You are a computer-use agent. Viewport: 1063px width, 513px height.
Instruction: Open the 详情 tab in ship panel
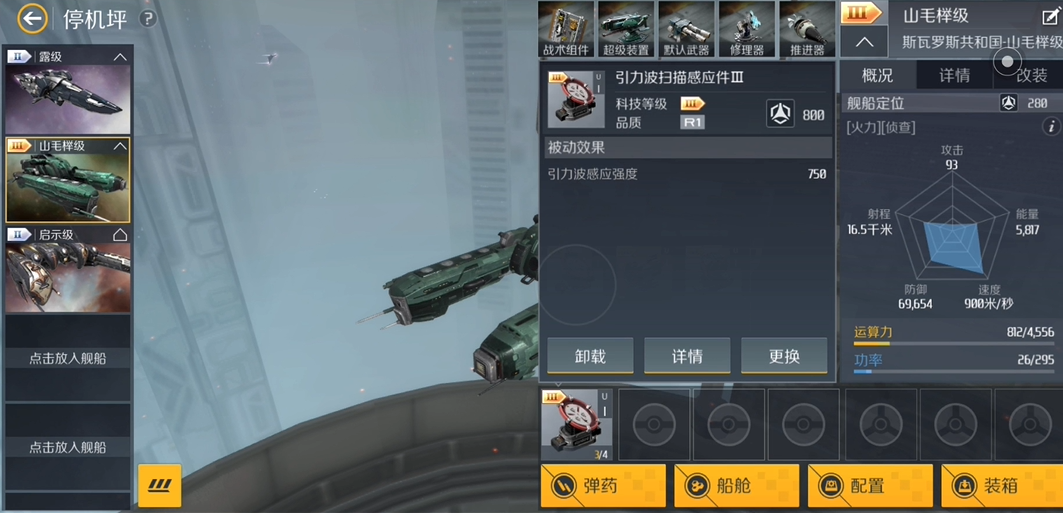954,76
